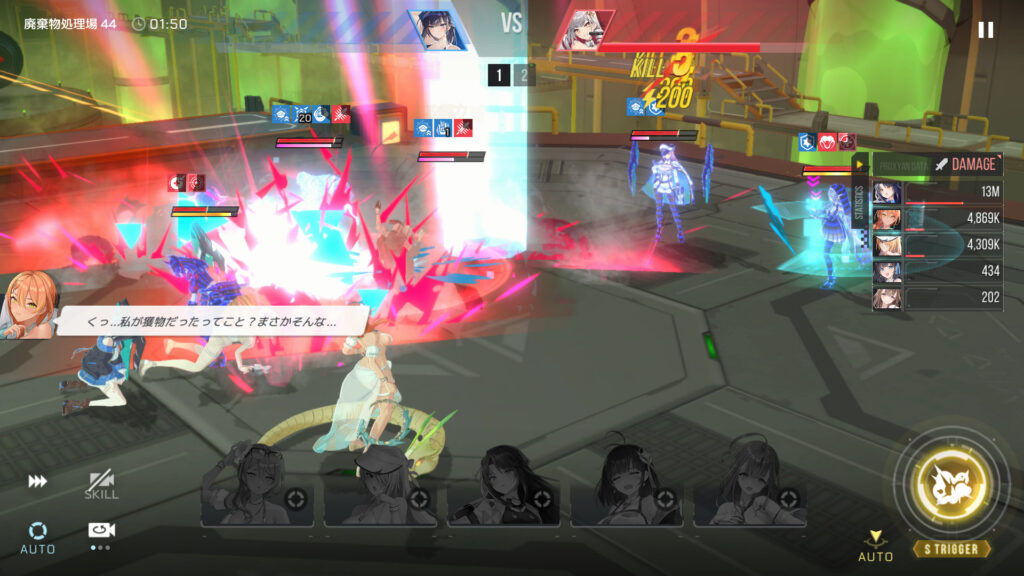Select the 4,309K damage row

click(x=937, y=245)
